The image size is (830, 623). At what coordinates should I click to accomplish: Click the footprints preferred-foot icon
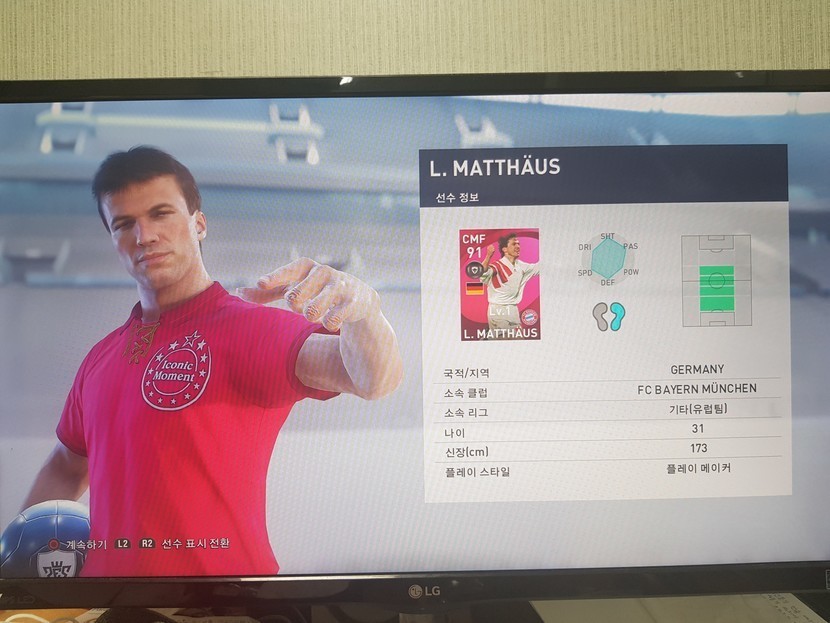point(608,317)
